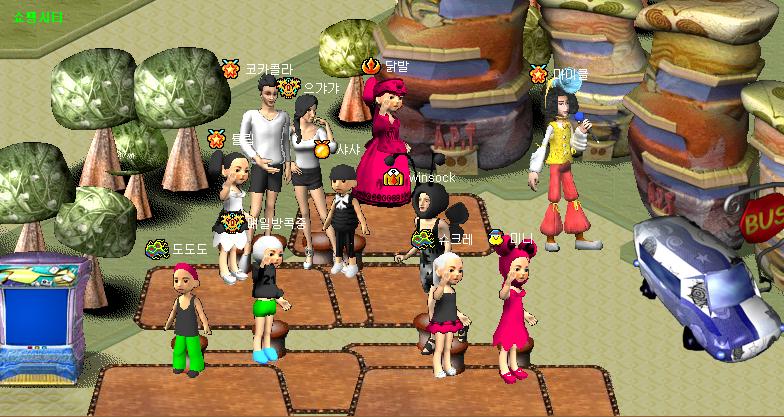Choose the 닭발 player name tag
The image size is (784, 417).
click(x=397, y=66)
